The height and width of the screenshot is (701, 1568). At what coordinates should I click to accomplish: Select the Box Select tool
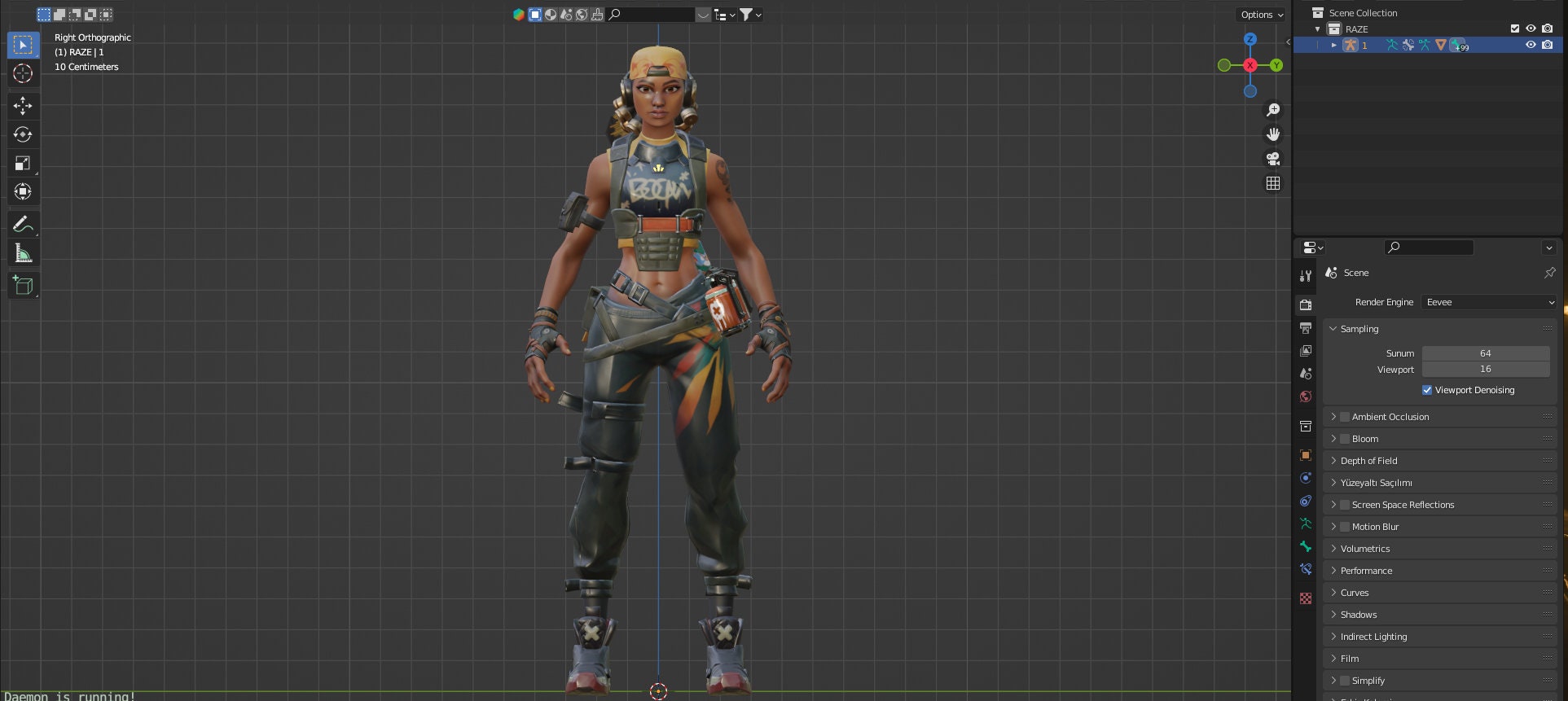coord(23,45)
